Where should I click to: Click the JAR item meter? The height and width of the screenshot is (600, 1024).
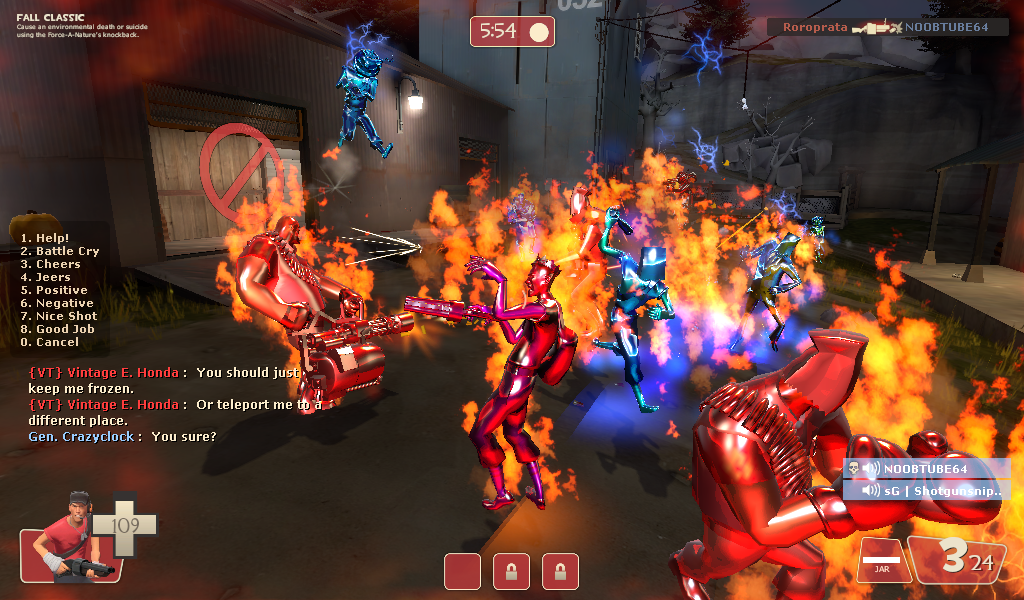pyautogui.click(x=881, y=558)
